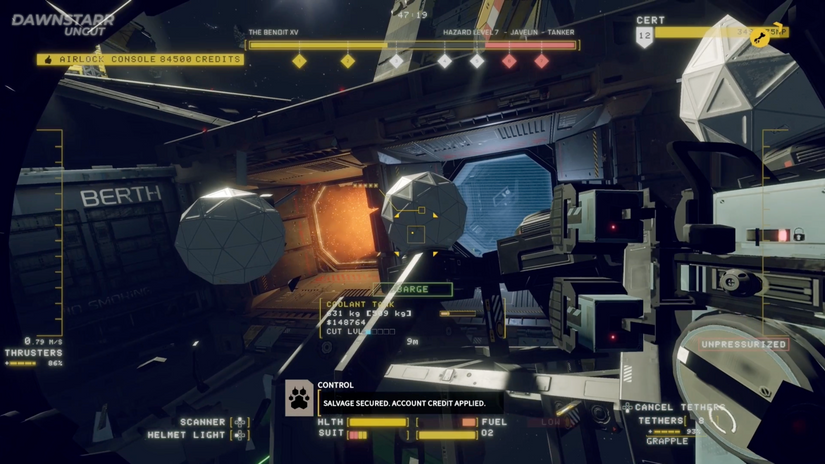Select the Grapple tool label
Screen dimensions: 825x464
point(666,440)
